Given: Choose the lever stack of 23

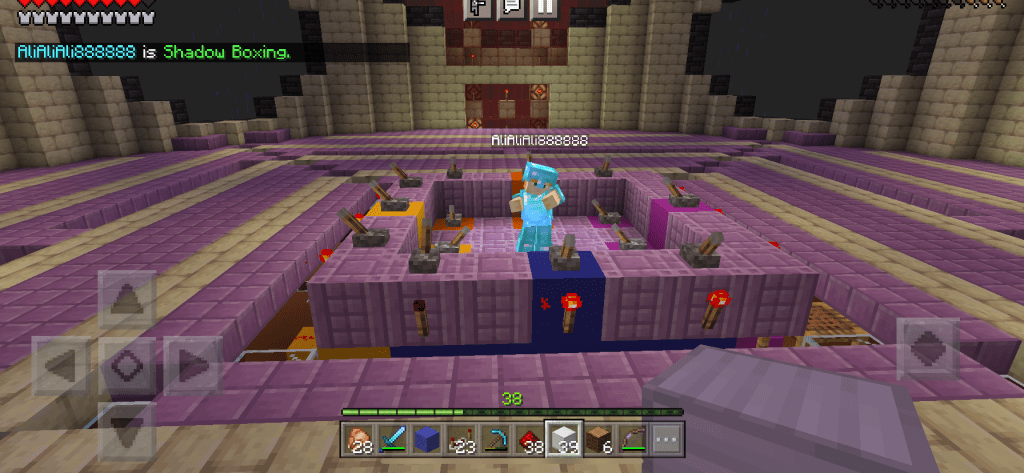Looking at the screenshot, I should click(x=459, y=438).
